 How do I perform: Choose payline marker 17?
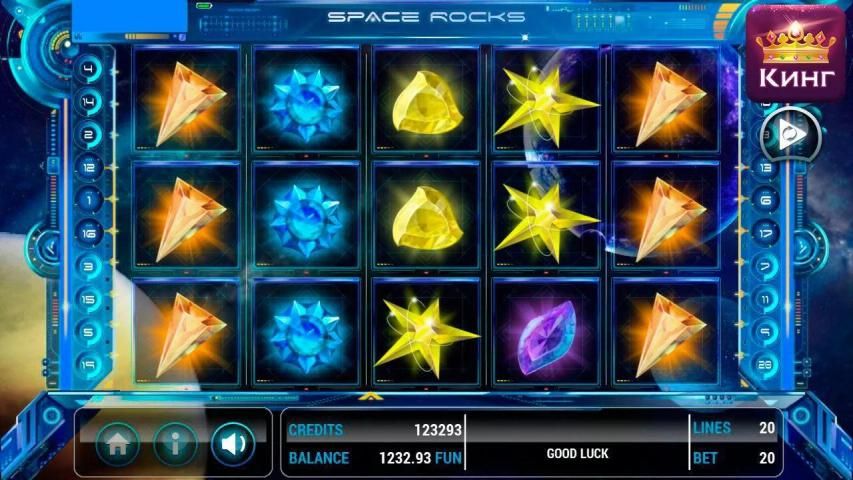coord(767,234)
